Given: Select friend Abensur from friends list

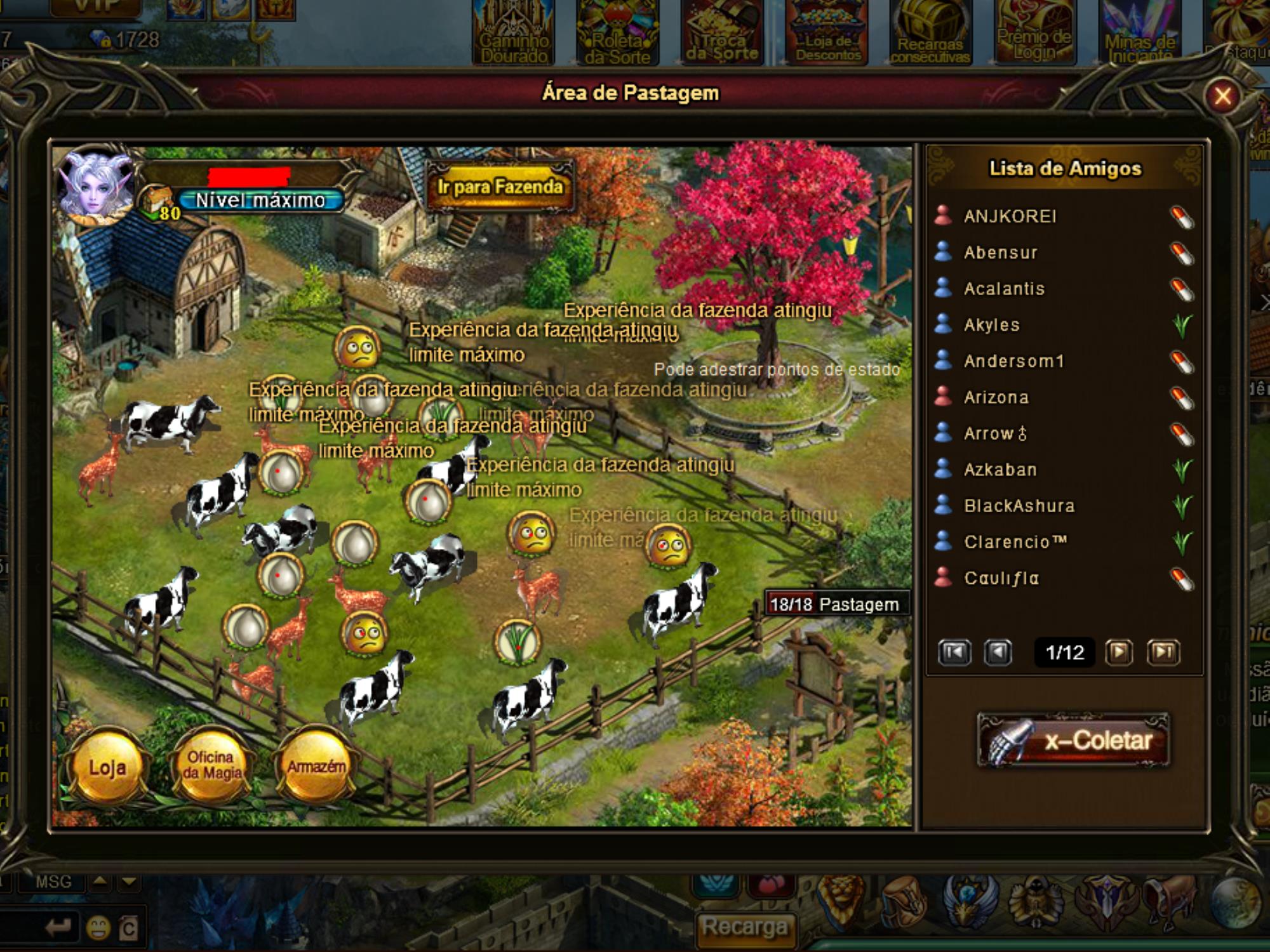Looking at the screenshot, I should [1001, 253].
